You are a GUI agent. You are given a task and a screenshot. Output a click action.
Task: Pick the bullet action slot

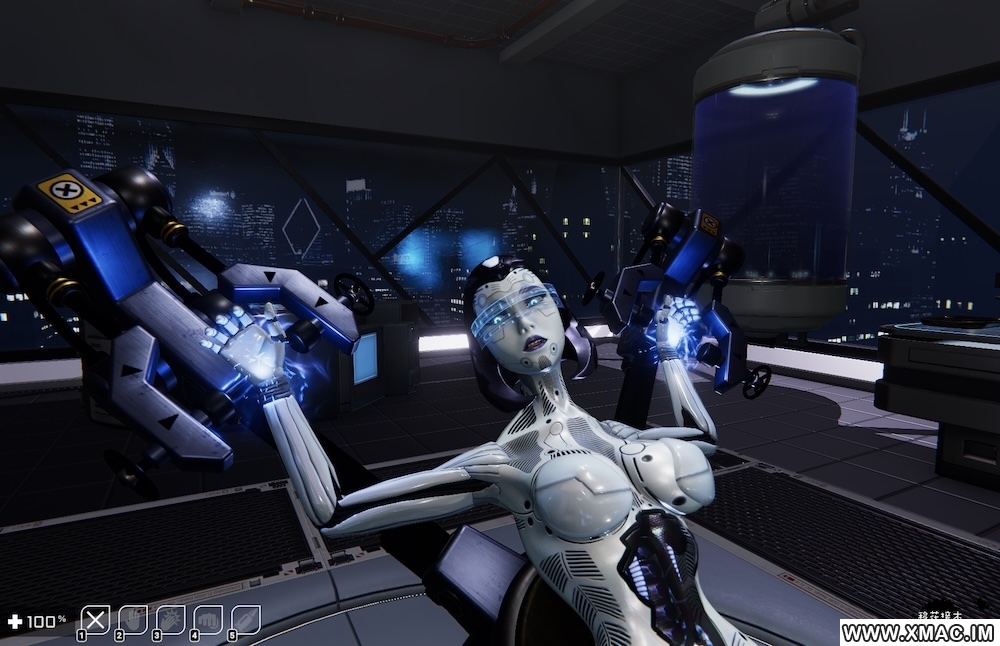(246, 620)
